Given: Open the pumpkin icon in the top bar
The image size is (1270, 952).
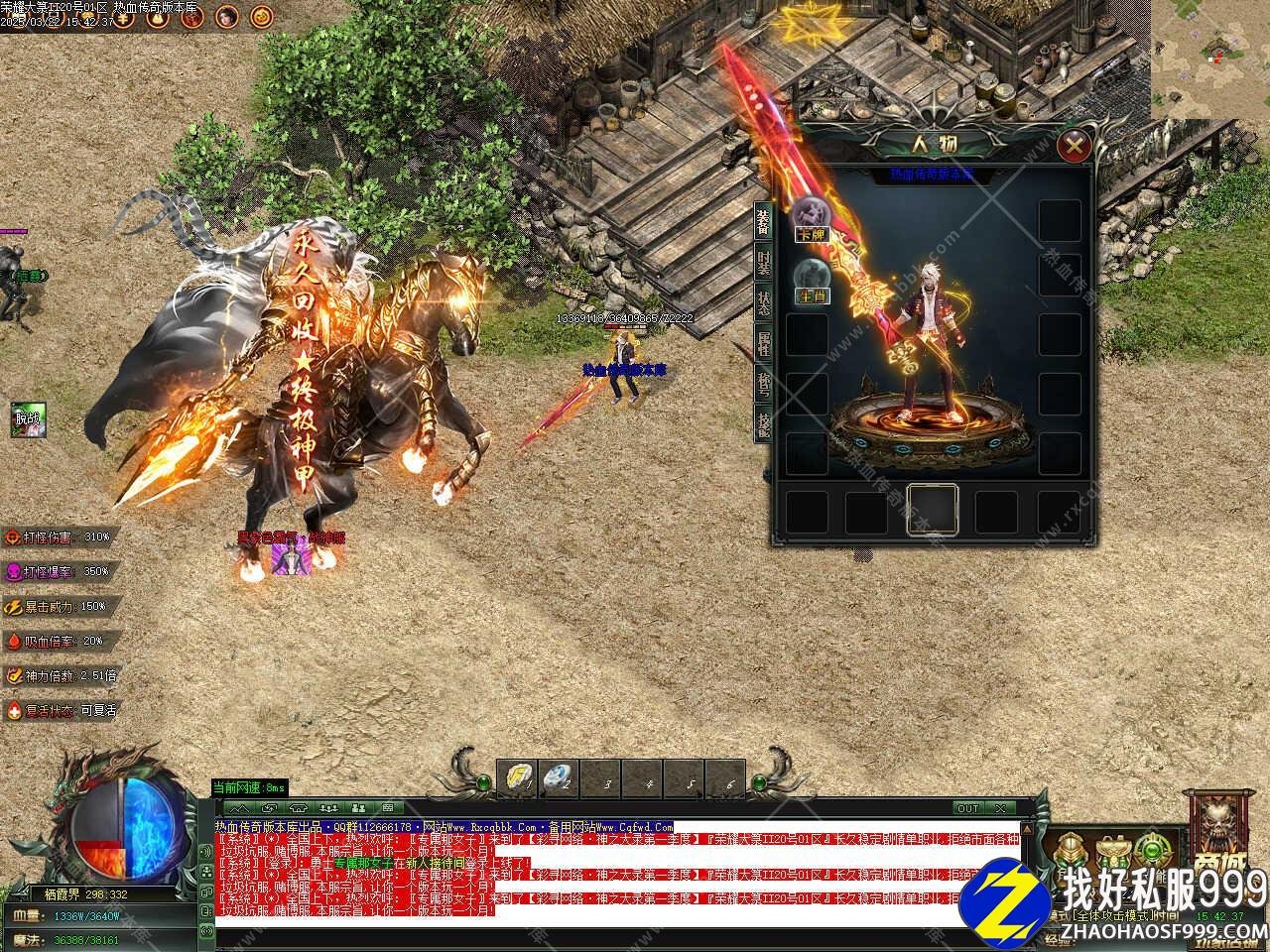Looking at the screenshot, I should (x=261, y=16).
